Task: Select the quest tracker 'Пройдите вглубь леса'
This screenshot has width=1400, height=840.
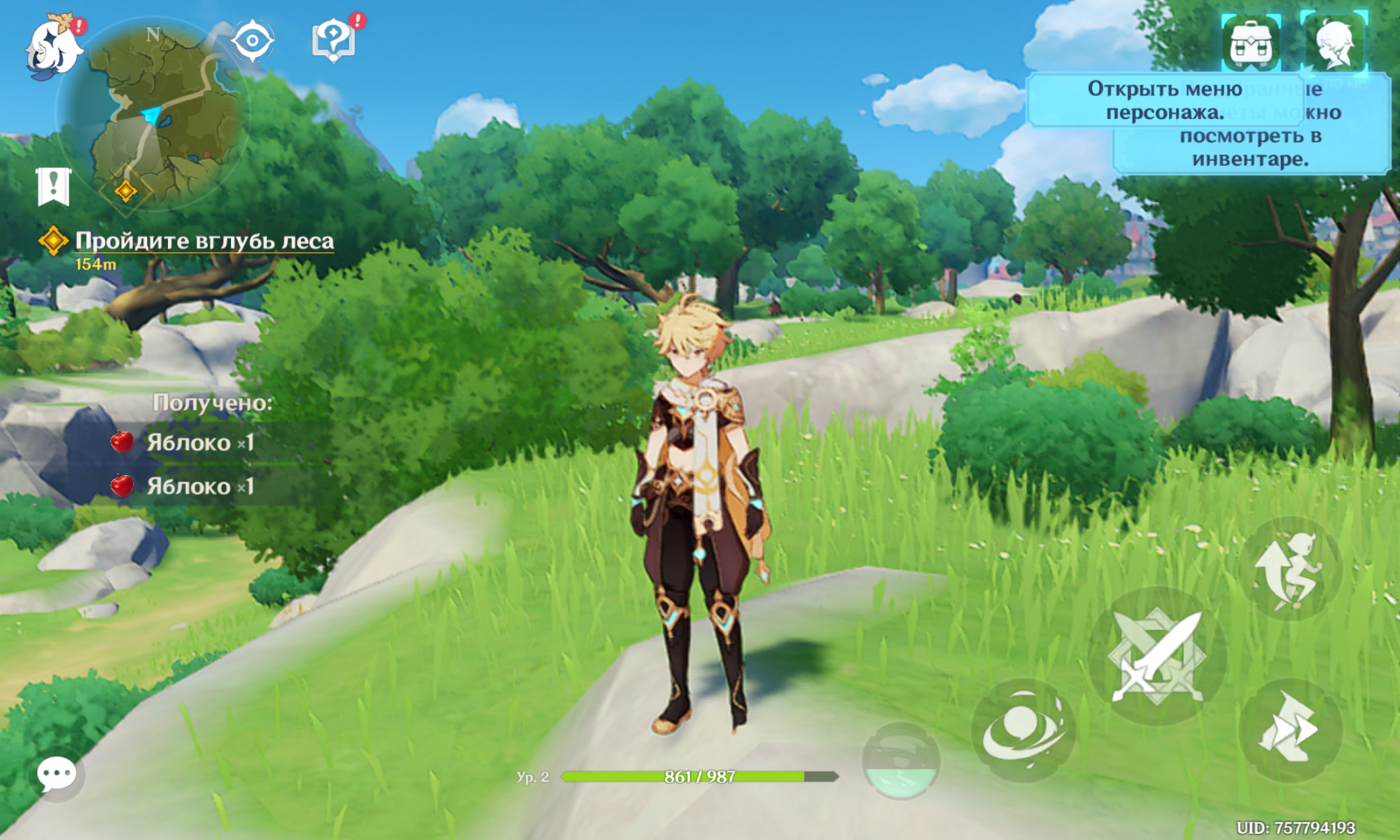Action: [x=203, y=241]
